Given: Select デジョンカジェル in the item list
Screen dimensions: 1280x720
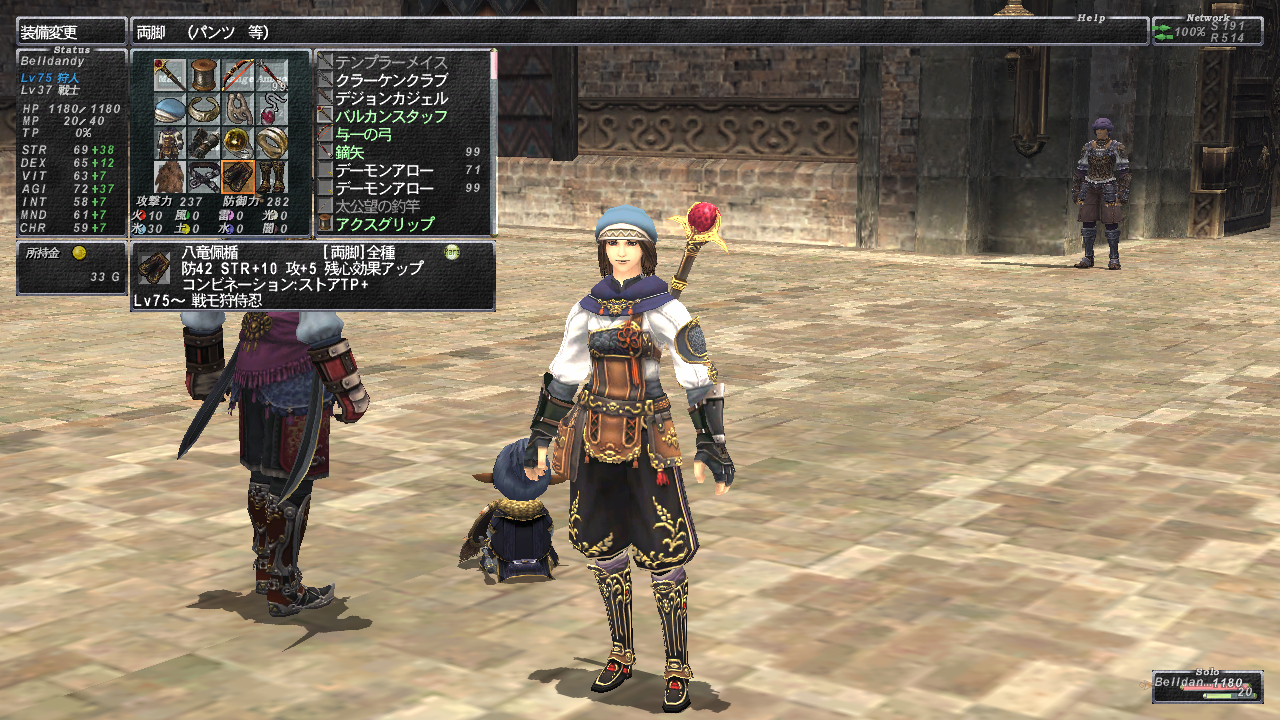Looking at the screenshot, I should click(391, 98).
